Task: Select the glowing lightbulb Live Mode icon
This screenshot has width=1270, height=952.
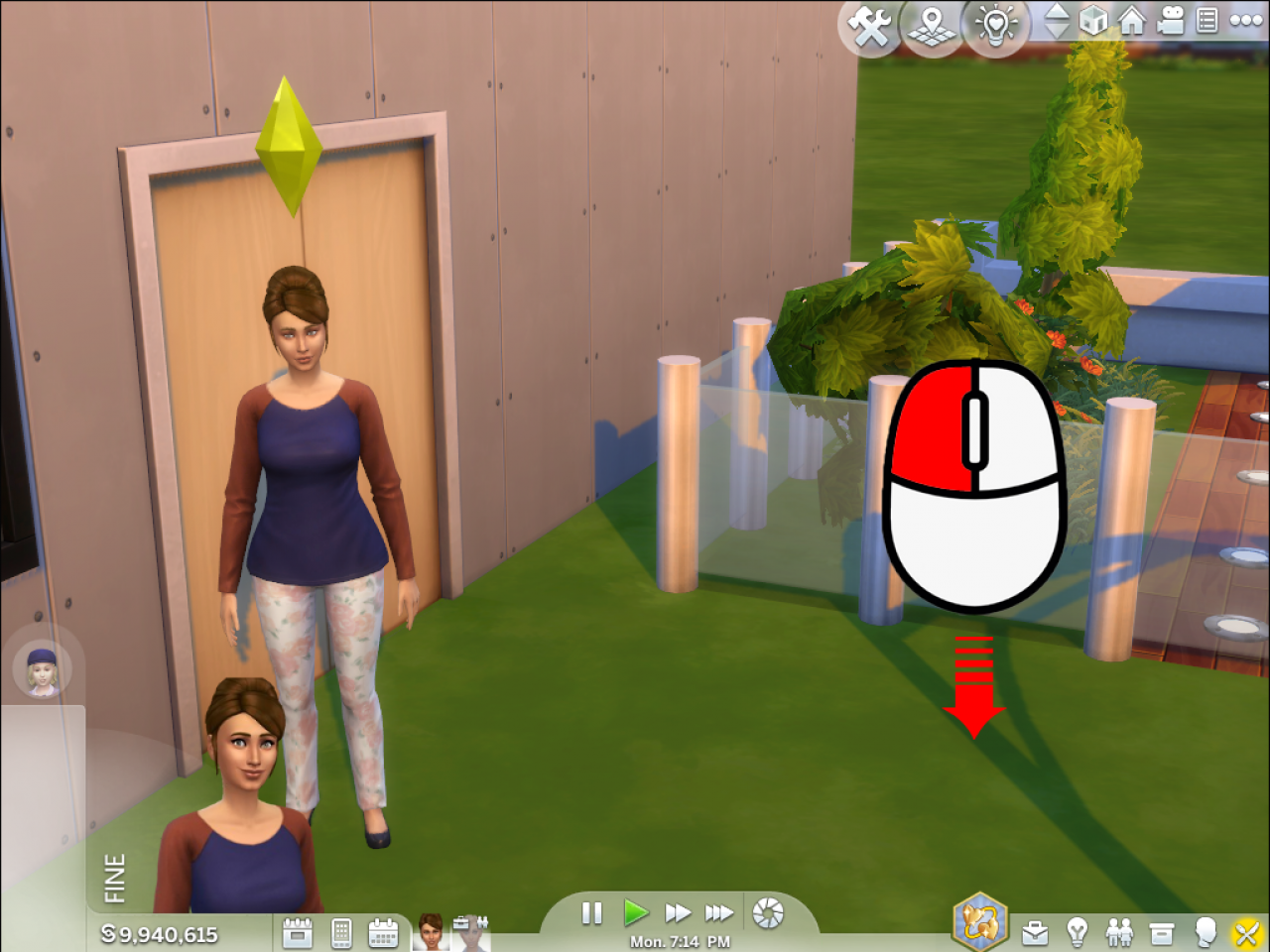Action: click(x=996, y=25)
